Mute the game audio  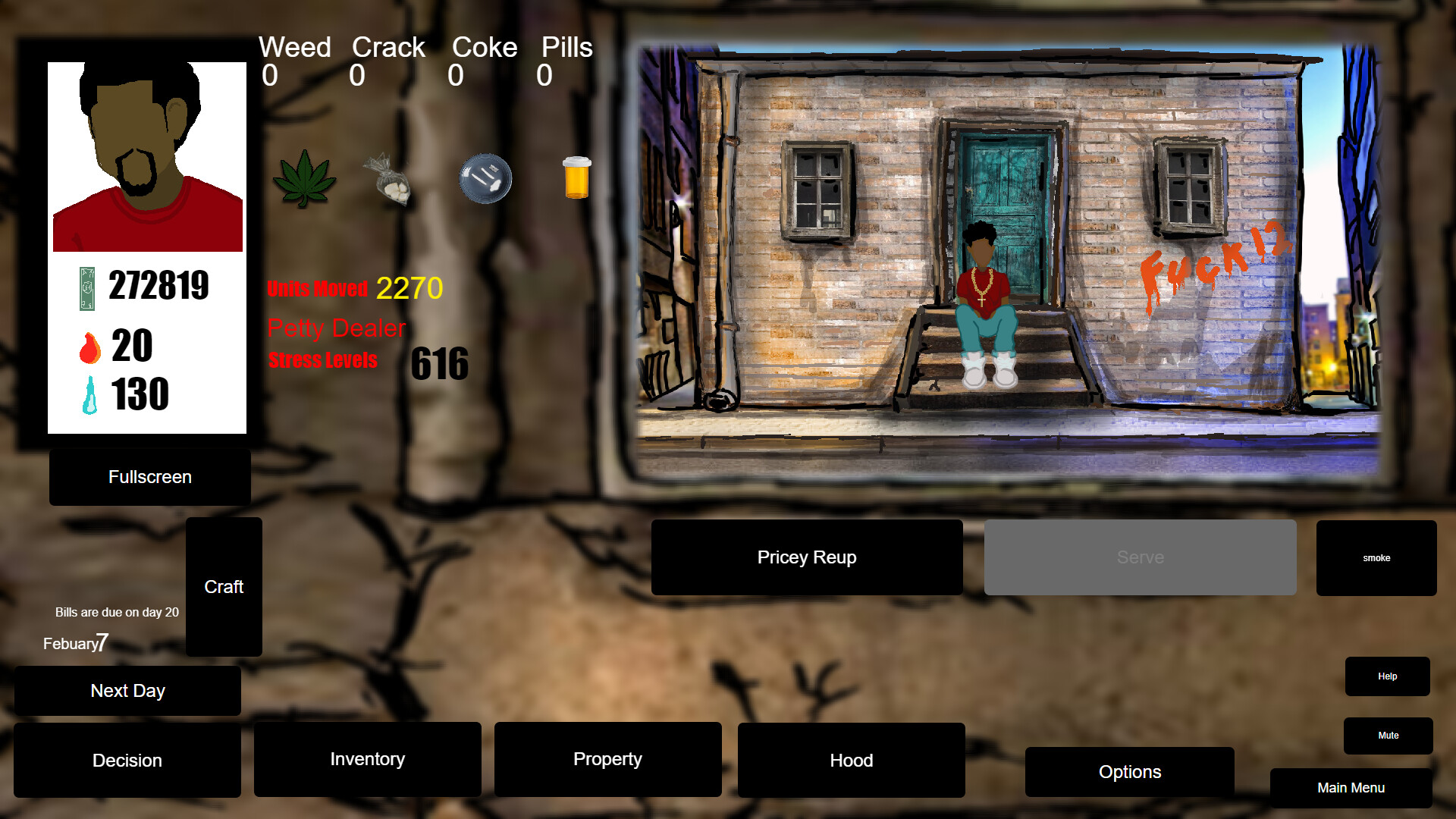pos(1389,735)
